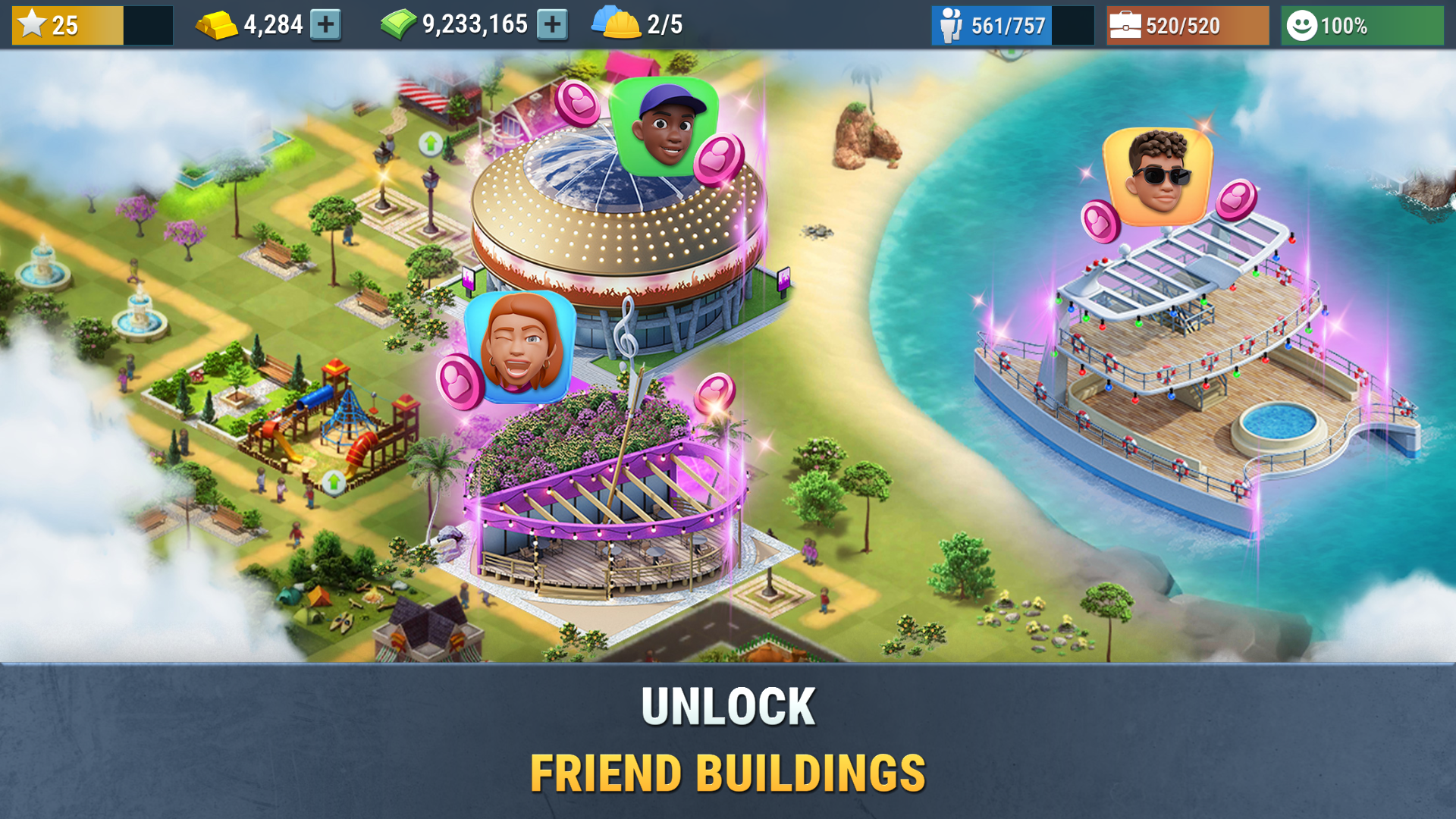Viewport: 1456px width, 819px height.
Task: Click the happiness smiley face icon
Action: tap(1302, 24)
